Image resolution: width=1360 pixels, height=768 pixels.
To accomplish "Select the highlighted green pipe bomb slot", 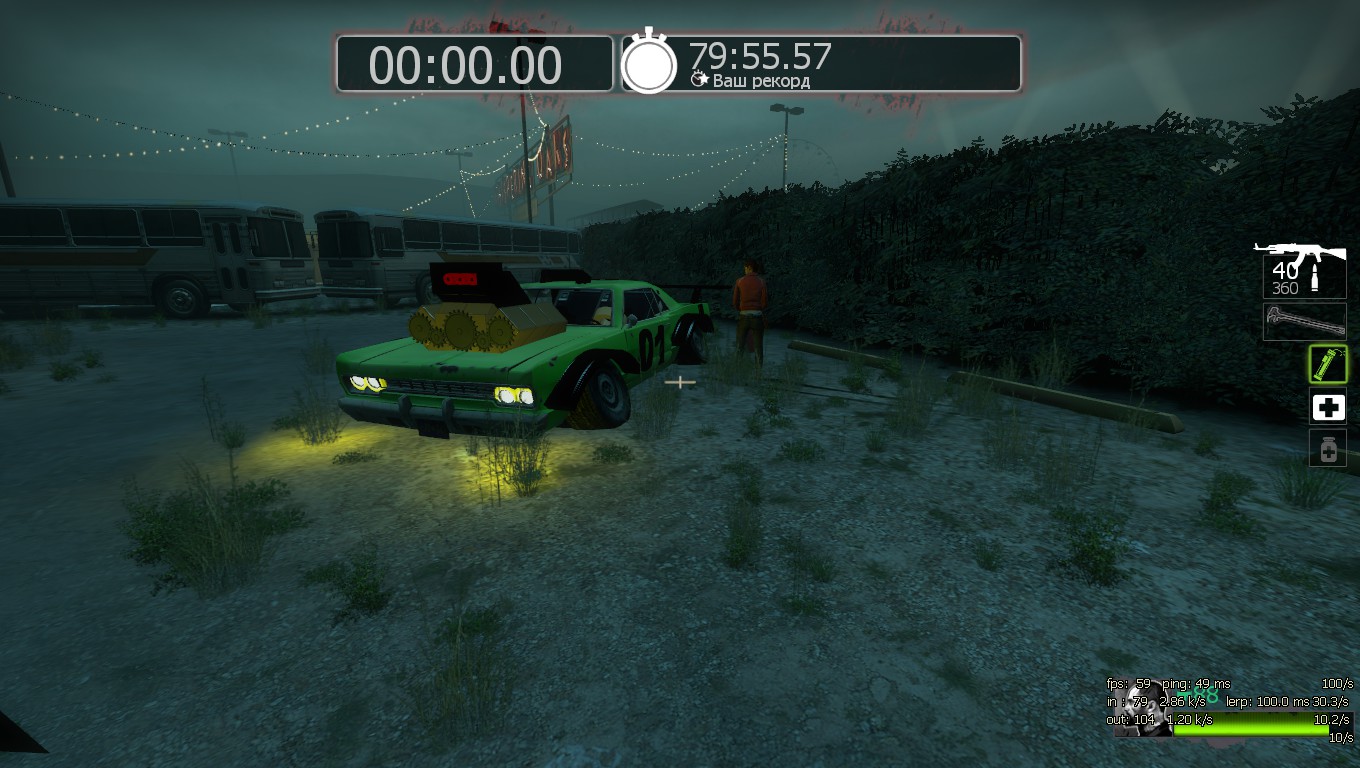I will point(1328,364).
